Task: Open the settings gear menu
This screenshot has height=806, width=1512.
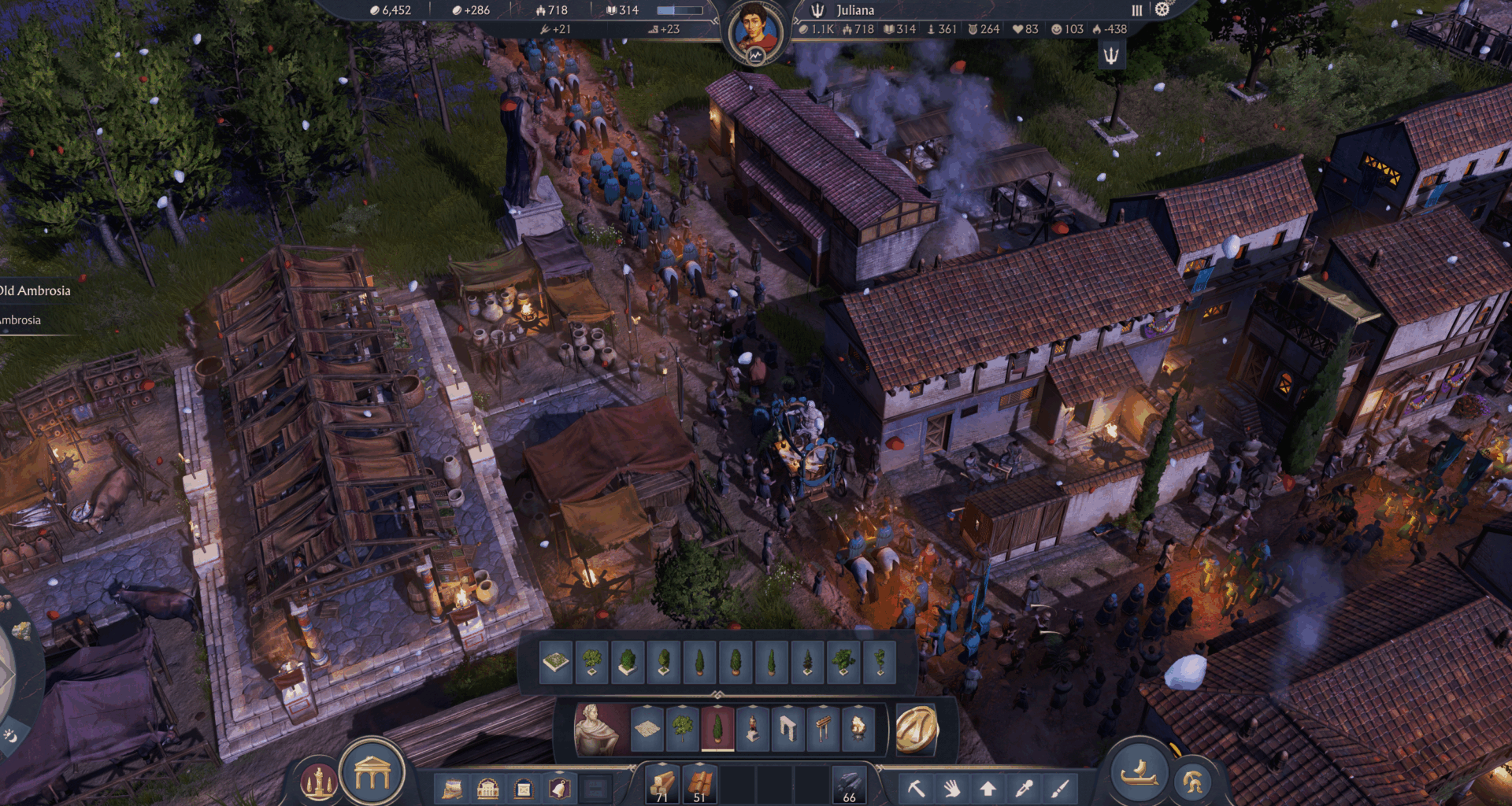Action: [1163, 10]
